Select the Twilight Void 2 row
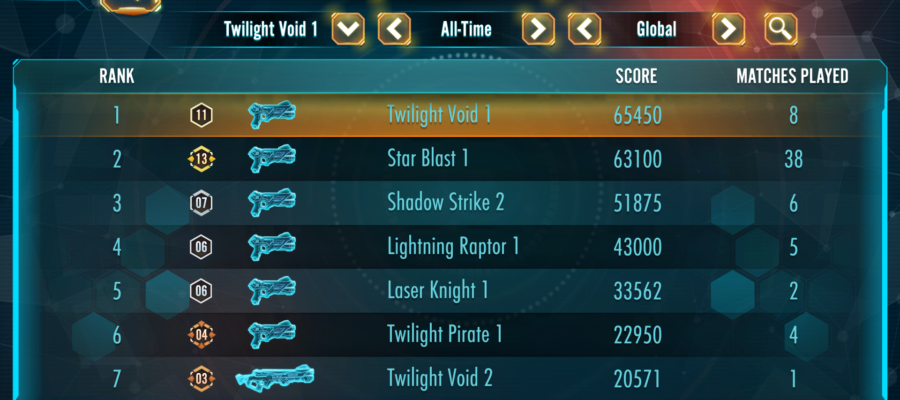 coord(450,378)
